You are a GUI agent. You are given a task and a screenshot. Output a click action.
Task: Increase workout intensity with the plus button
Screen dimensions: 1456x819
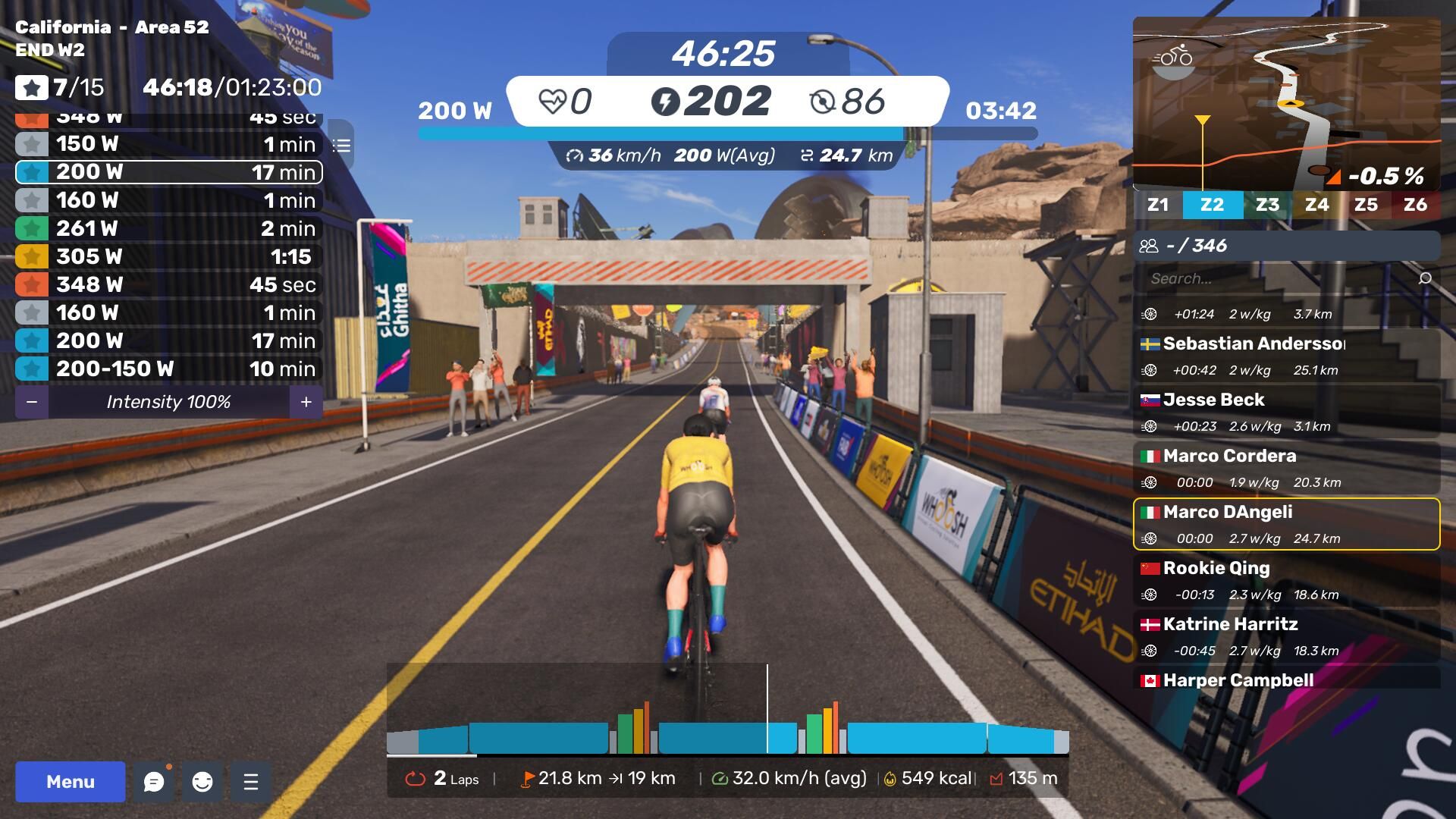[306, 402]
